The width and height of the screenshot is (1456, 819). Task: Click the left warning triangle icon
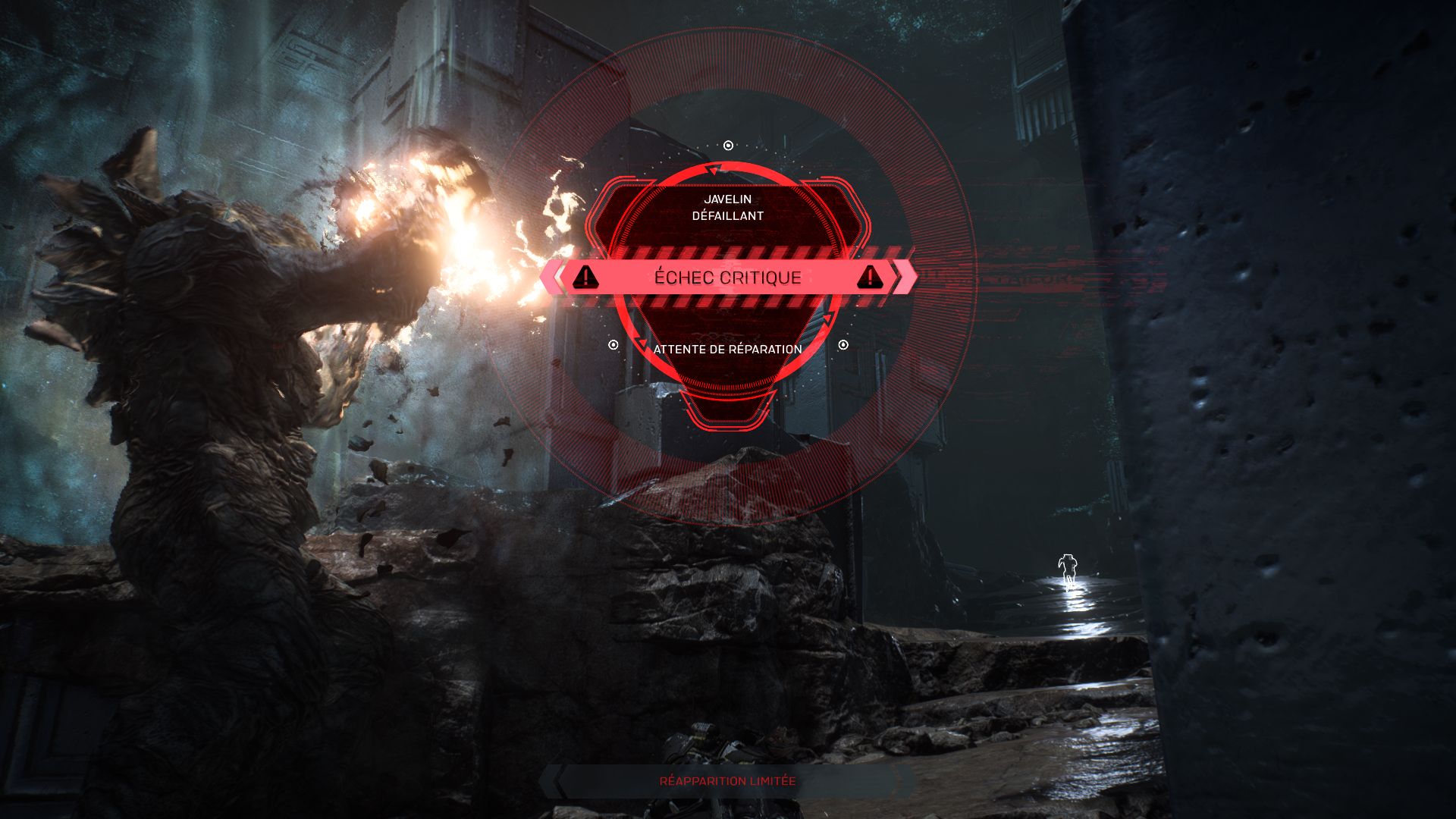click(584, 278)
